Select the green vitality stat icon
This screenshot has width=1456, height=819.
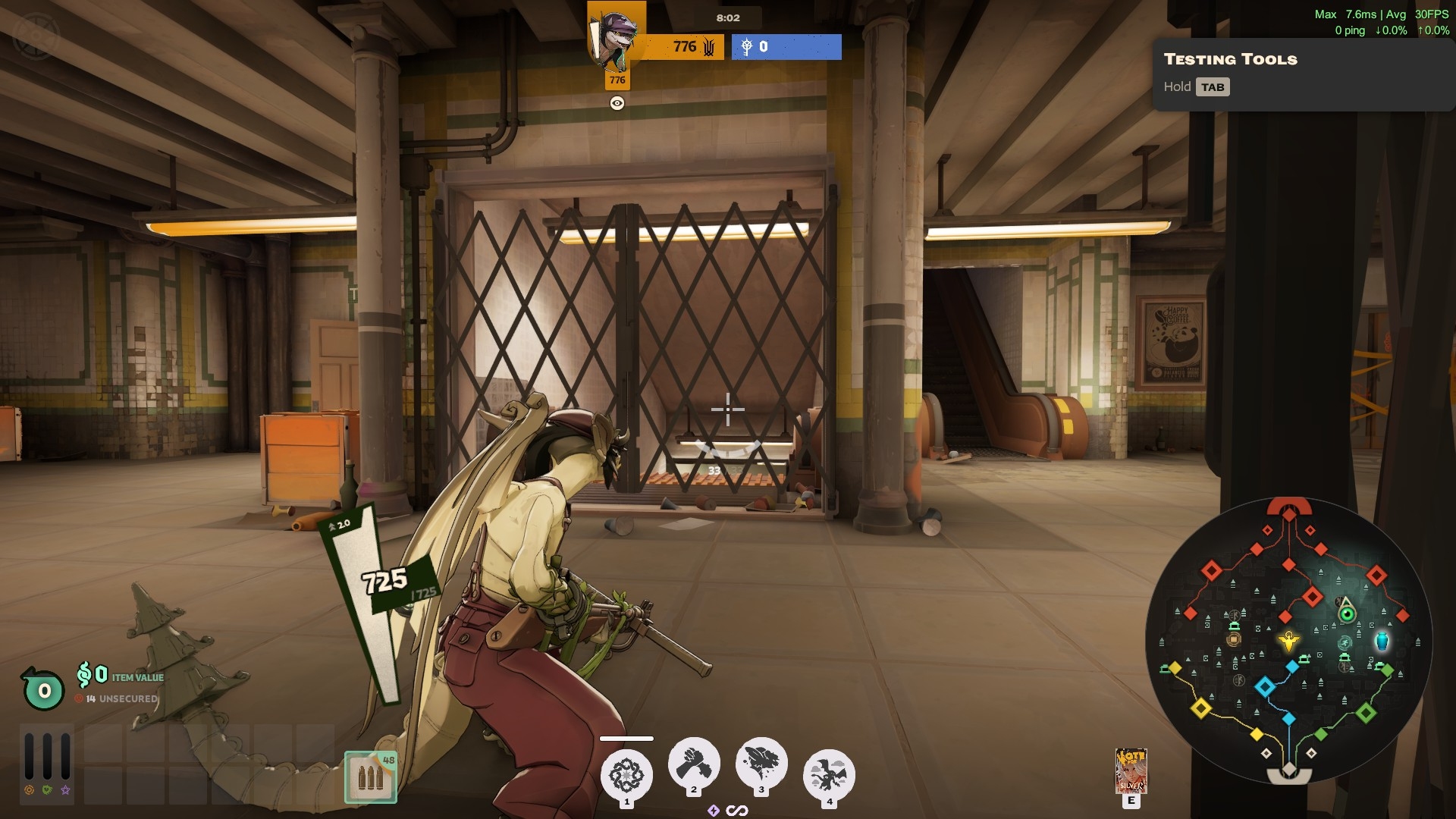point(47,790)
